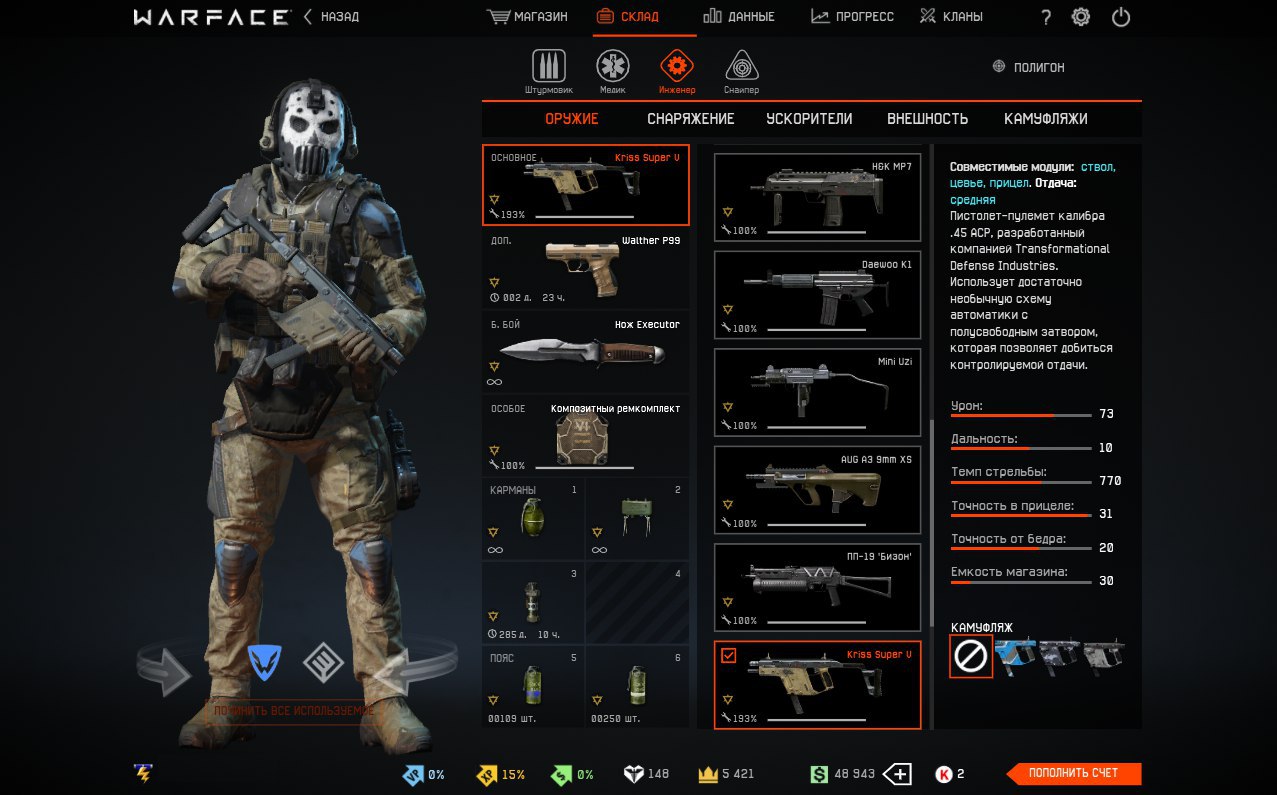Click the Пополнить счет button
Image resolution: width=1277 pixels, height=795 pixels.
(1074, 773)
